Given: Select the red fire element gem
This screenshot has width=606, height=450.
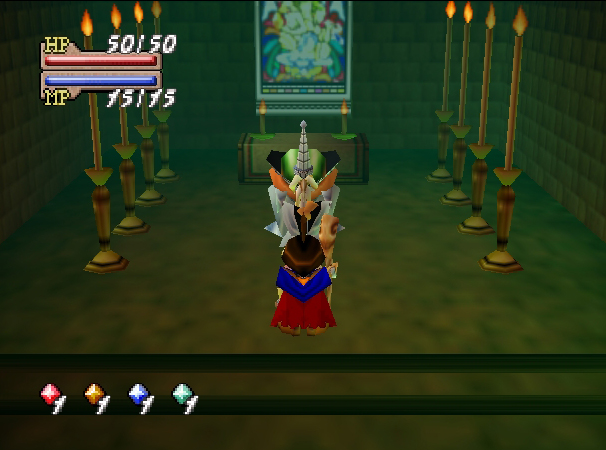Looking at the screenshot, I should [x=49, y=394].
